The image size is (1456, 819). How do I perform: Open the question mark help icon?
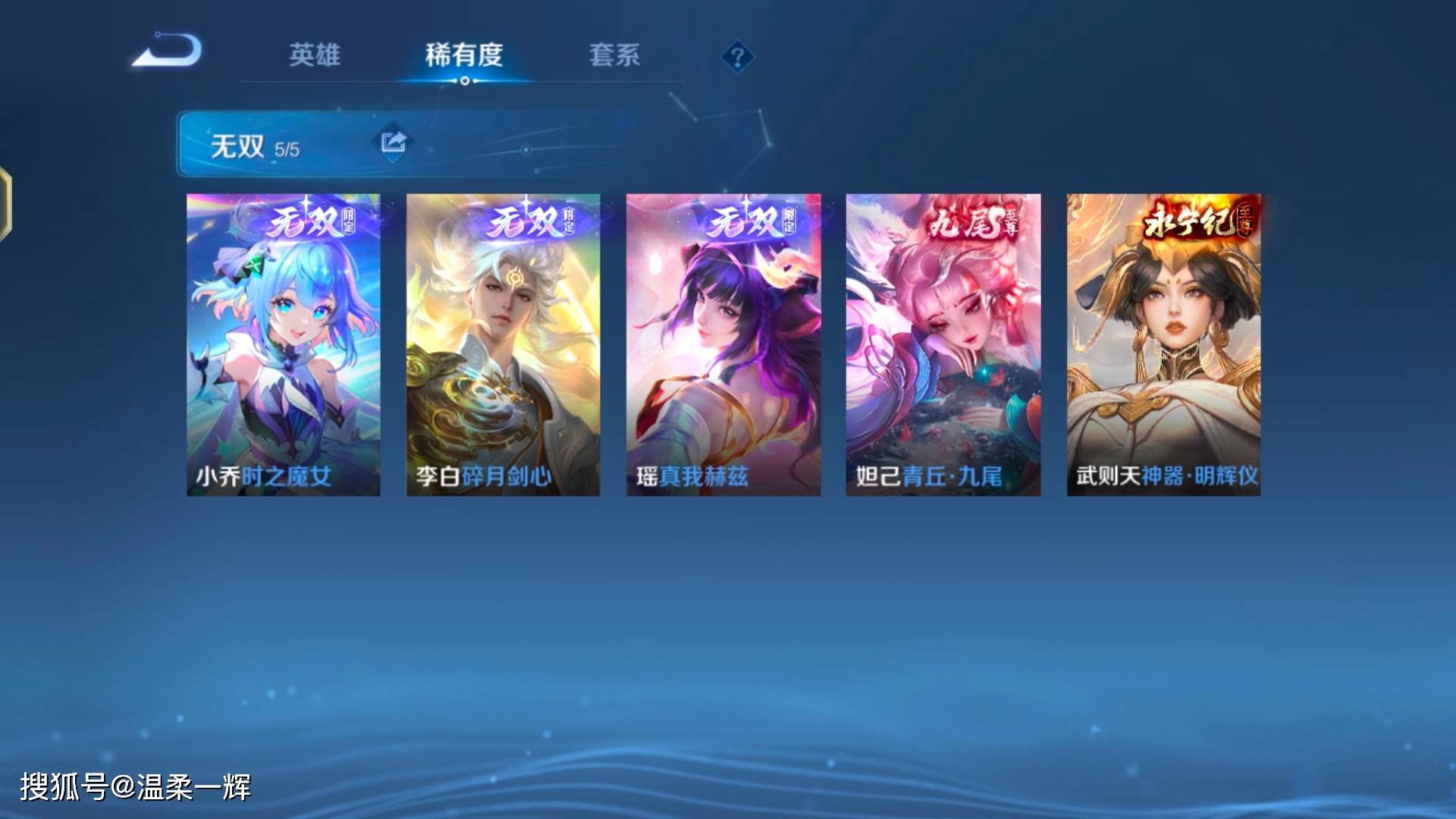pyautogui.click(x=737, y=57)
